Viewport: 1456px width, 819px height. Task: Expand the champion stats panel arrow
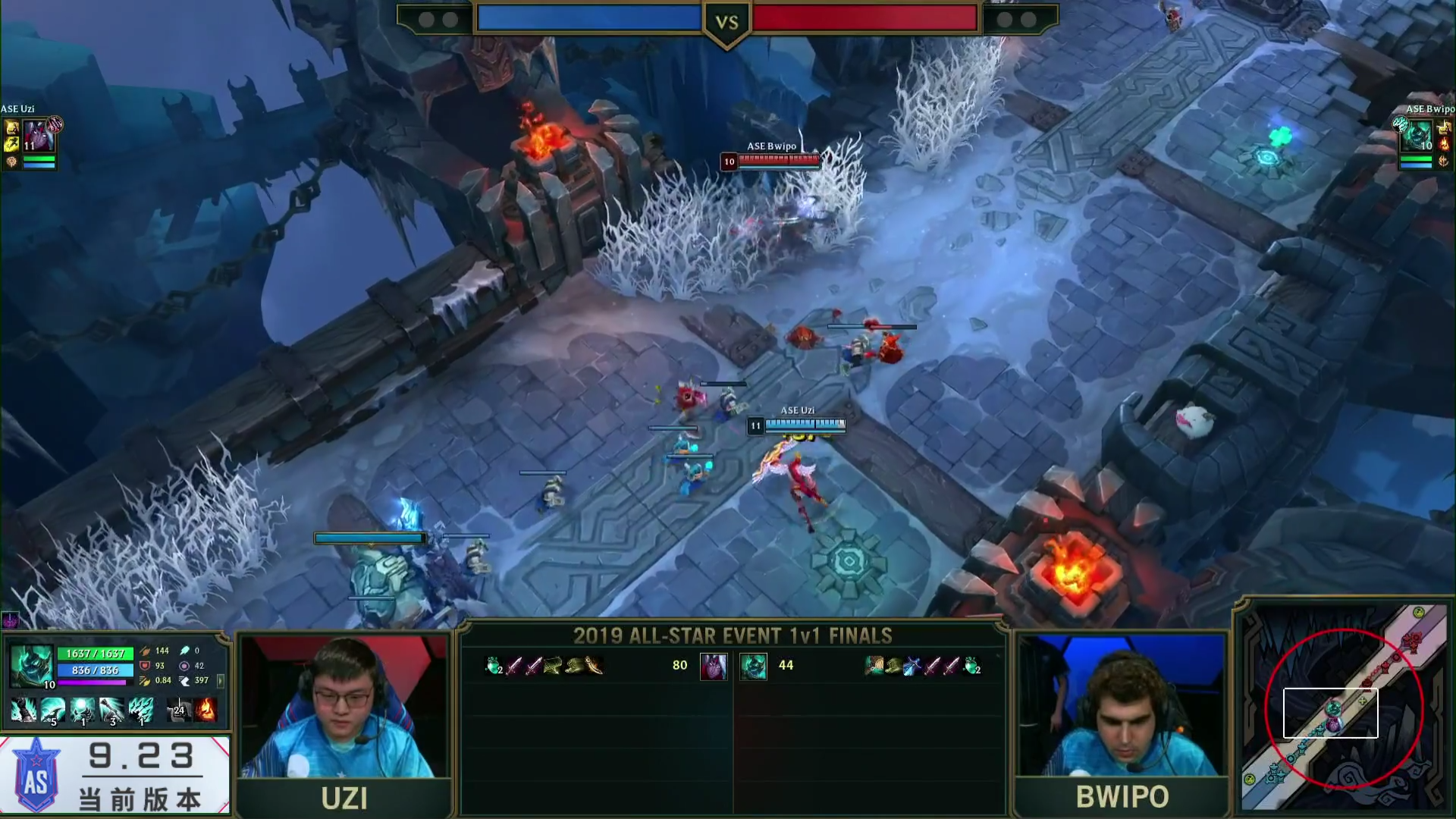221,680
